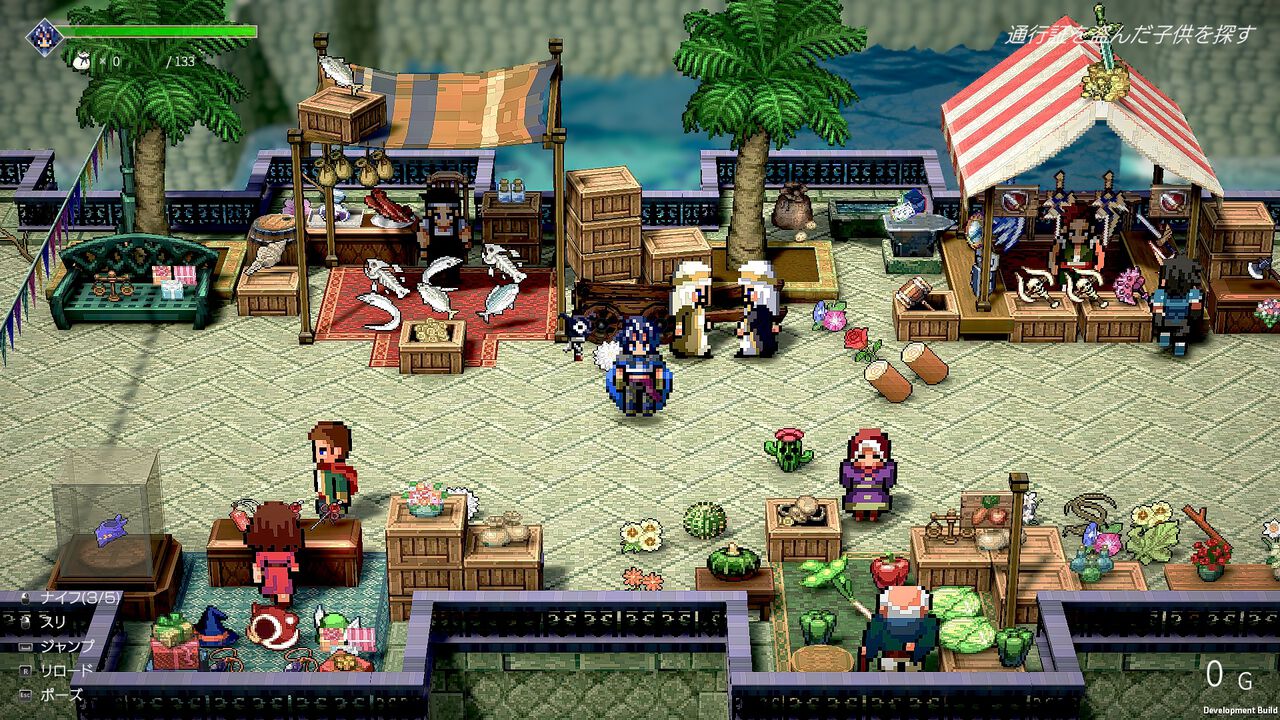Viewport: 1280px width, 720px height.
Task: Open the pause menu via ポーズ label
Action: (61, 692)
